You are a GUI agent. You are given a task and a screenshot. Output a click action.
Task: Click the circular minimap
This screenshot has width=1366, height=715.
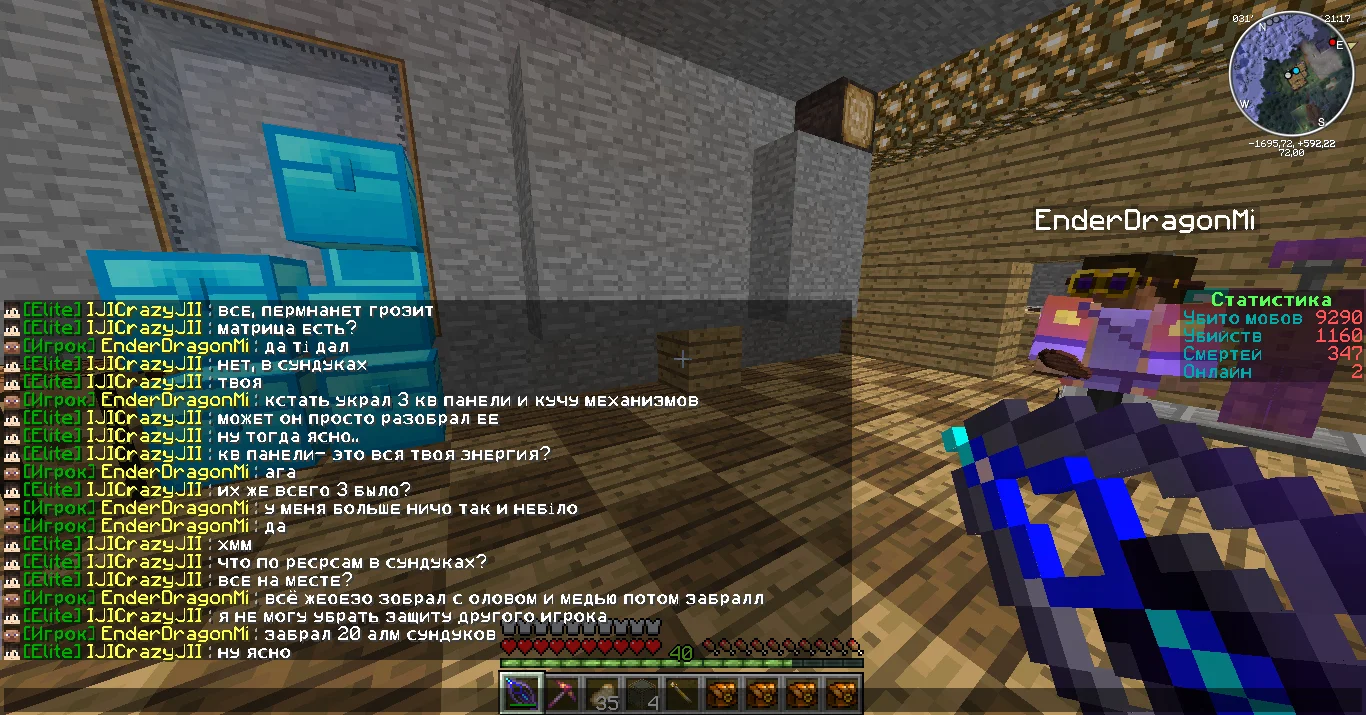[1290, 73]
